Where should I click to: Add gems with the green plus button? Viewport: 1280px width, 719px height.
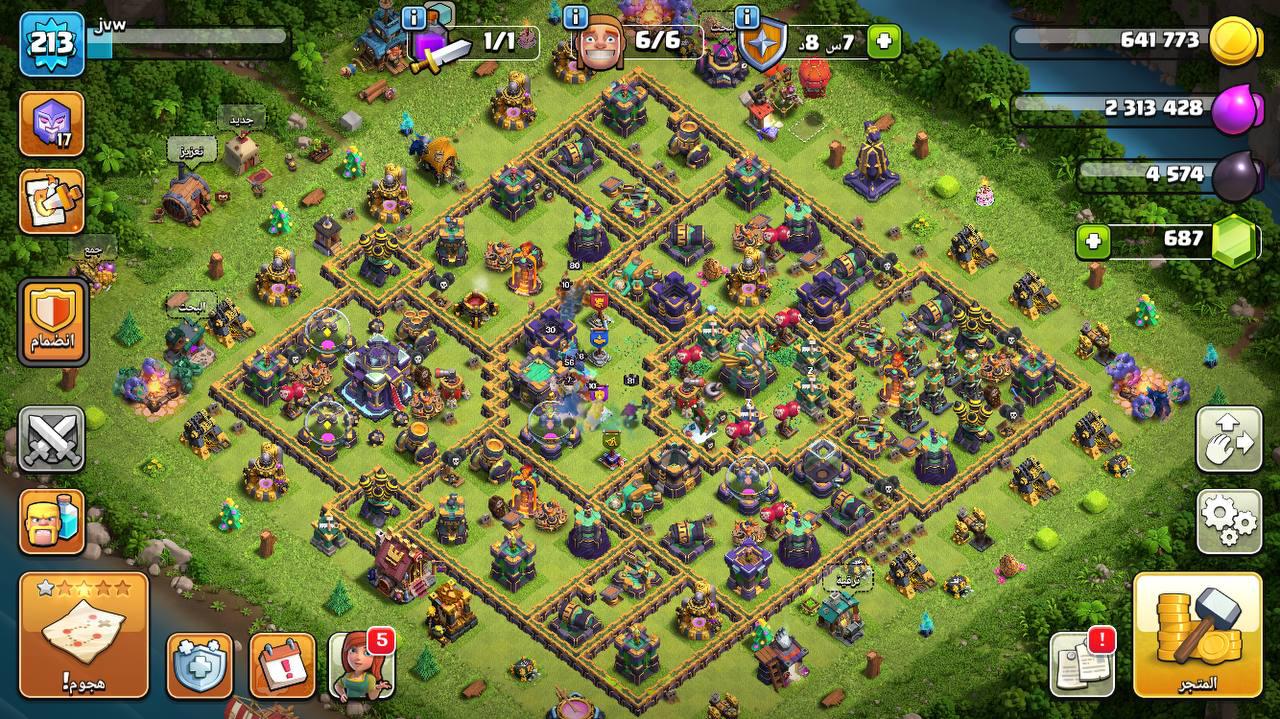[1094, 240]
